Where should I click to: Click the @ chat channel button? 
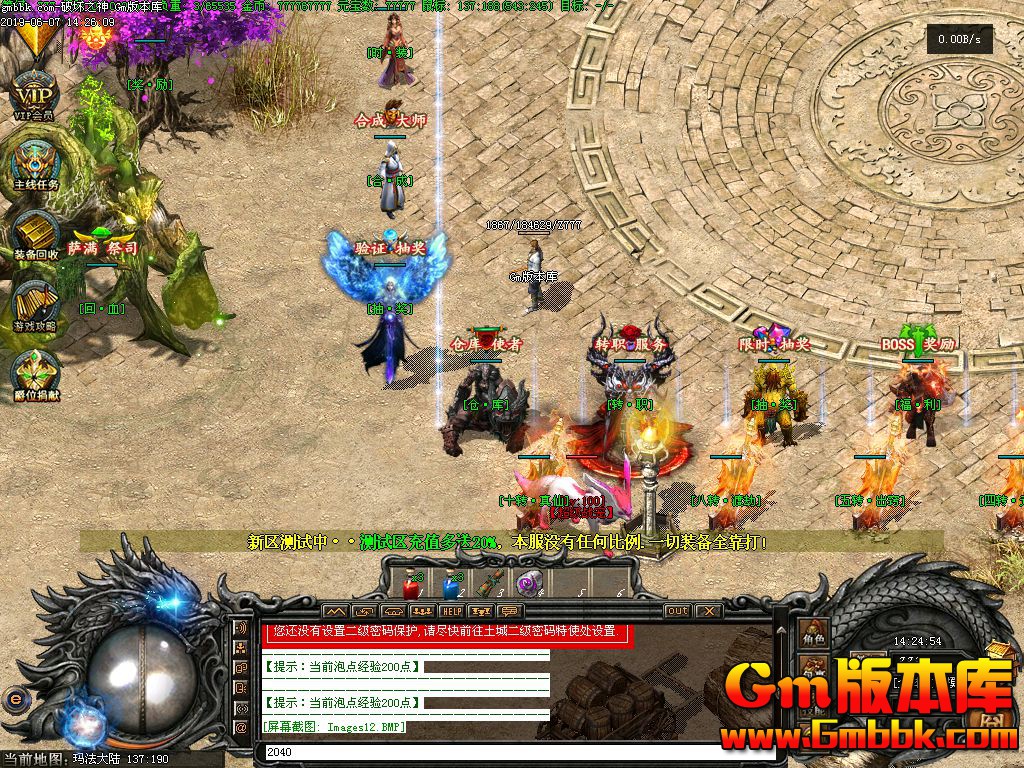point(240,728)
